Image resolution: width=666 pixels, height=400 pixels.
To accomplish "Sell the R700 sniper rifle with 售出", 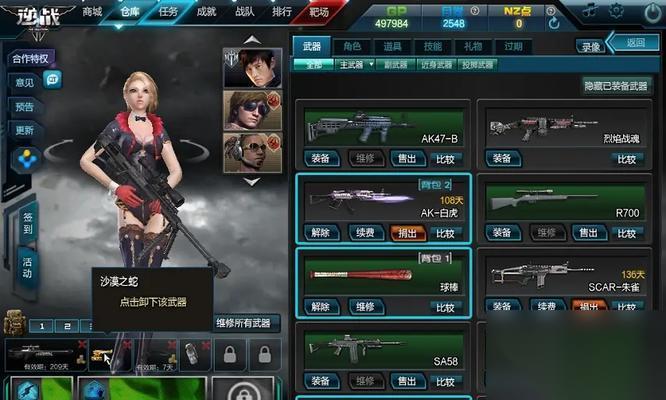I will 589,233.
